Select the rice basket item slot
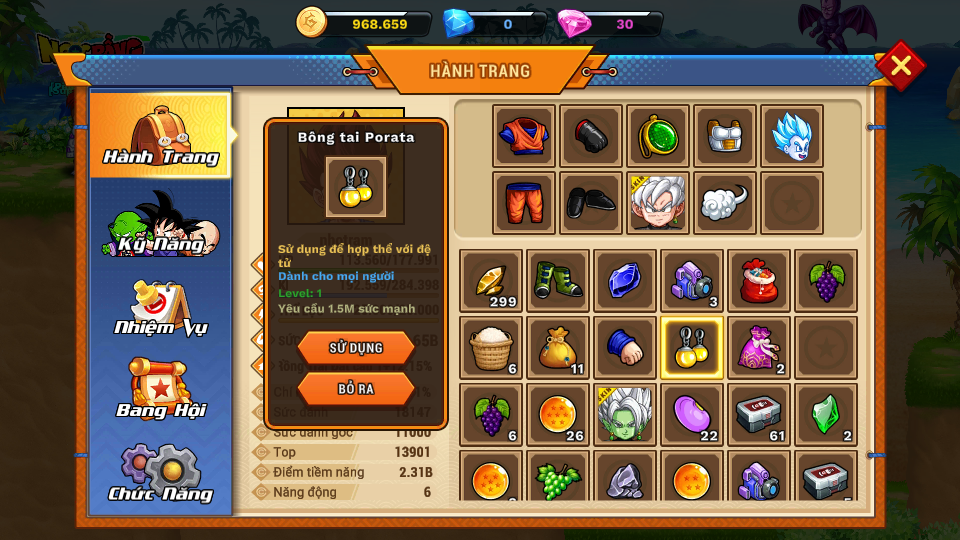 tap(491, 348)
